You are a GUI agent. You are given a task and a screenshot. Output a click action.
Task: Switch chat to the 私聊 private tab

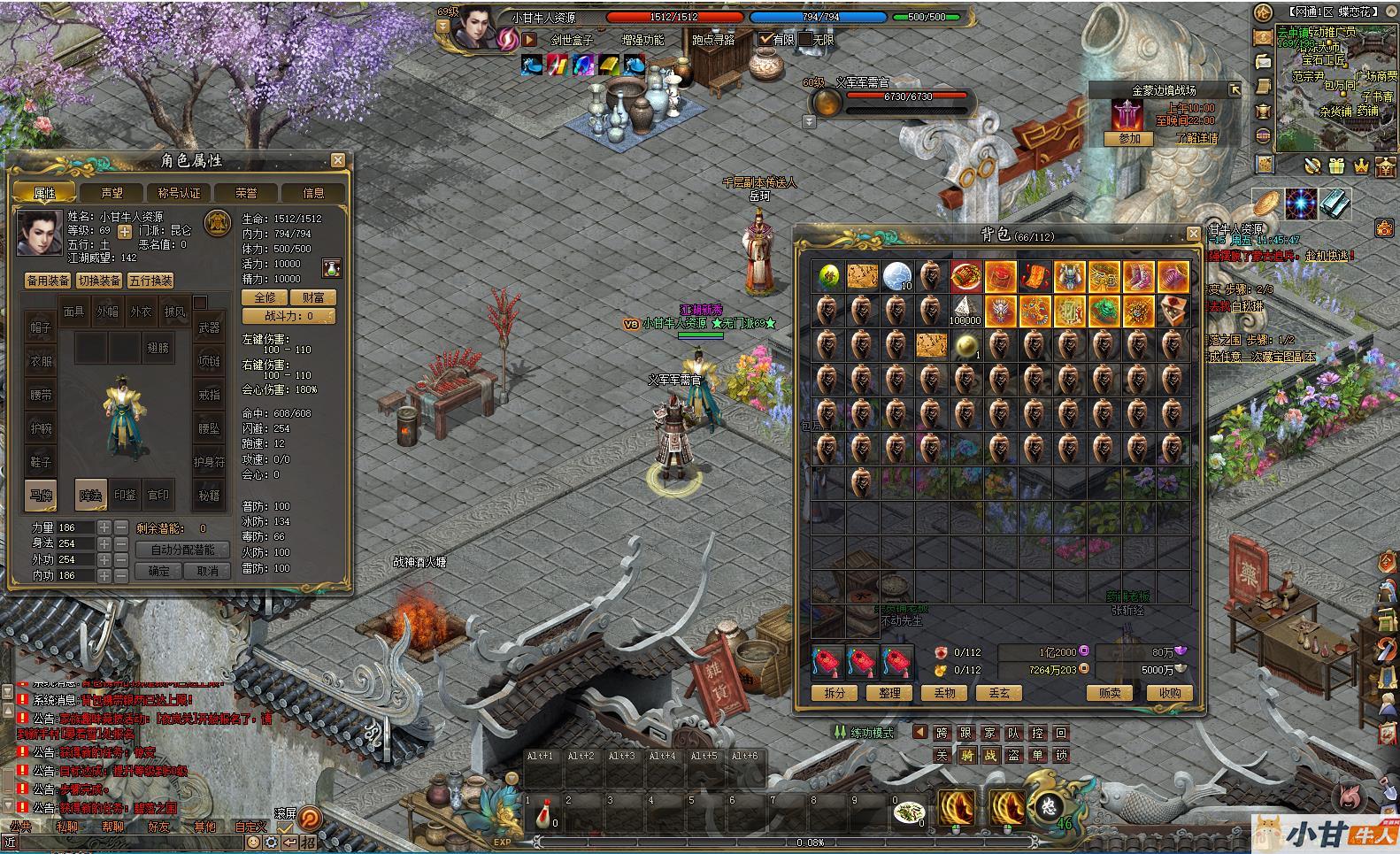click(x=67, y=827)
